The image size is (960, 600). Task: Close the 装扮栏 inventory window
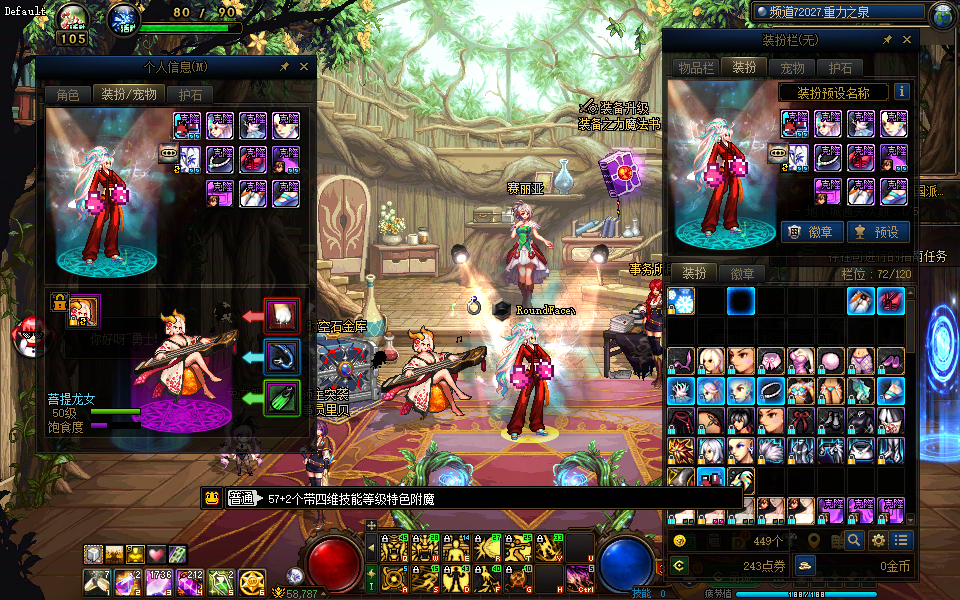(x=907, y=40)
